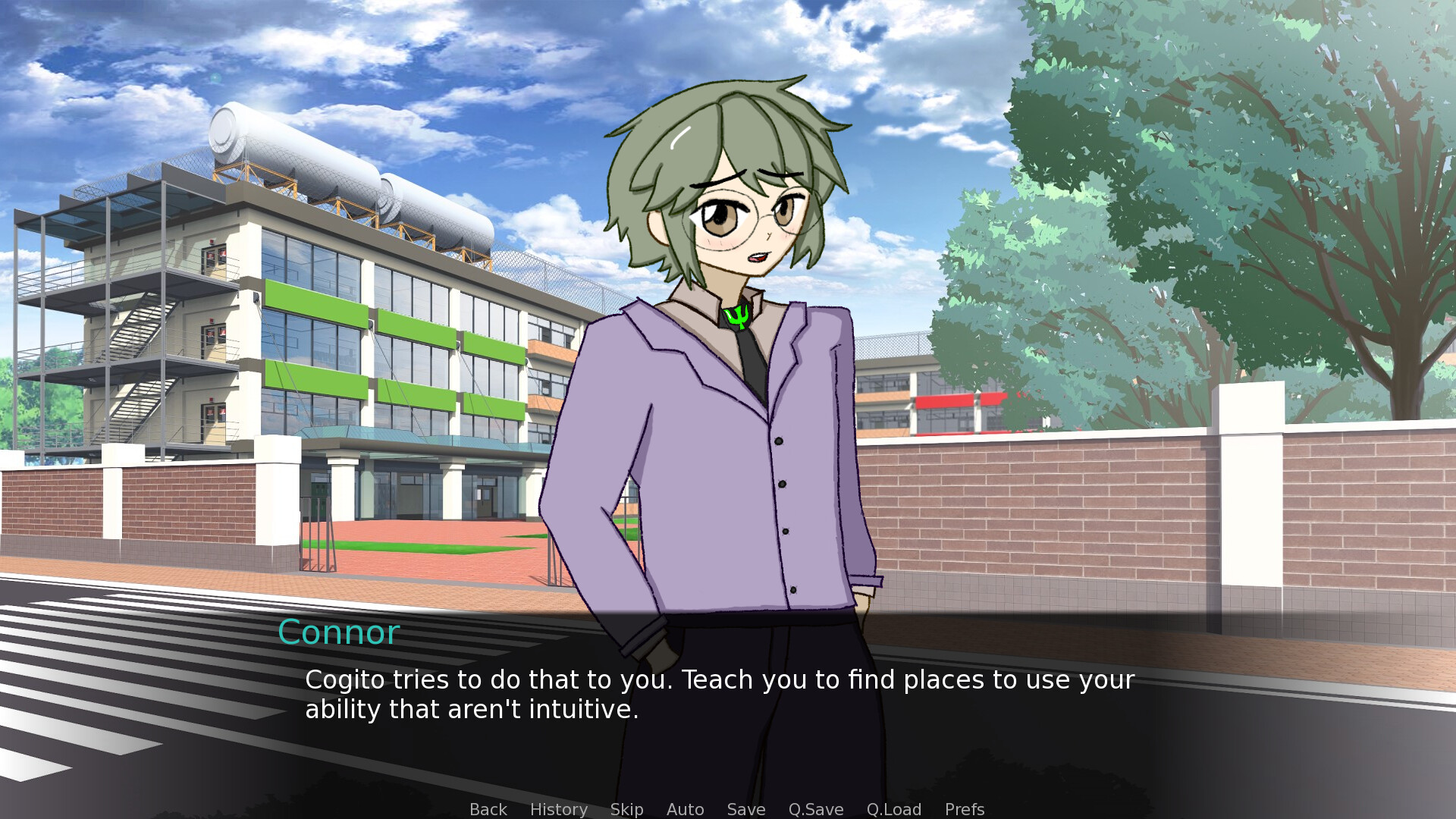Click the brick wall behind Connor
Viewport: 1456px width, 819px height.
pyautogui.click(x=1100, y=516)
